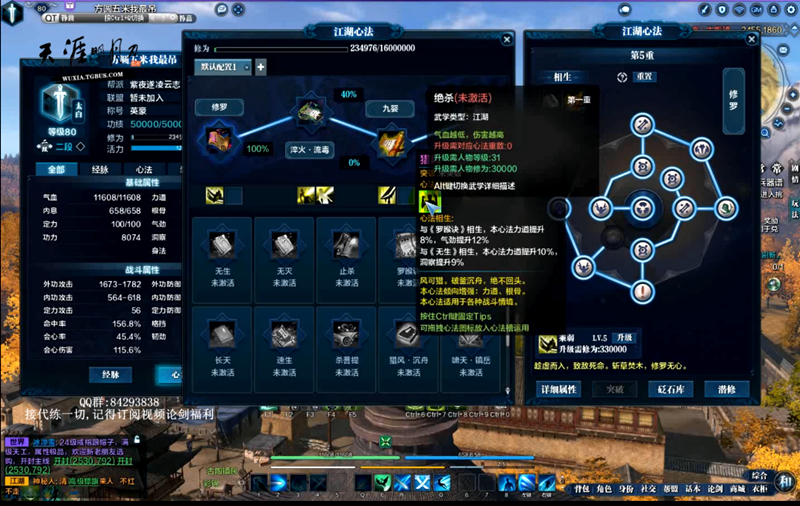Switch to the 心法 character tab
Image resolution: width=800 pixels, height=506 pixels.
pyautogui.click(x=144, y=170)
